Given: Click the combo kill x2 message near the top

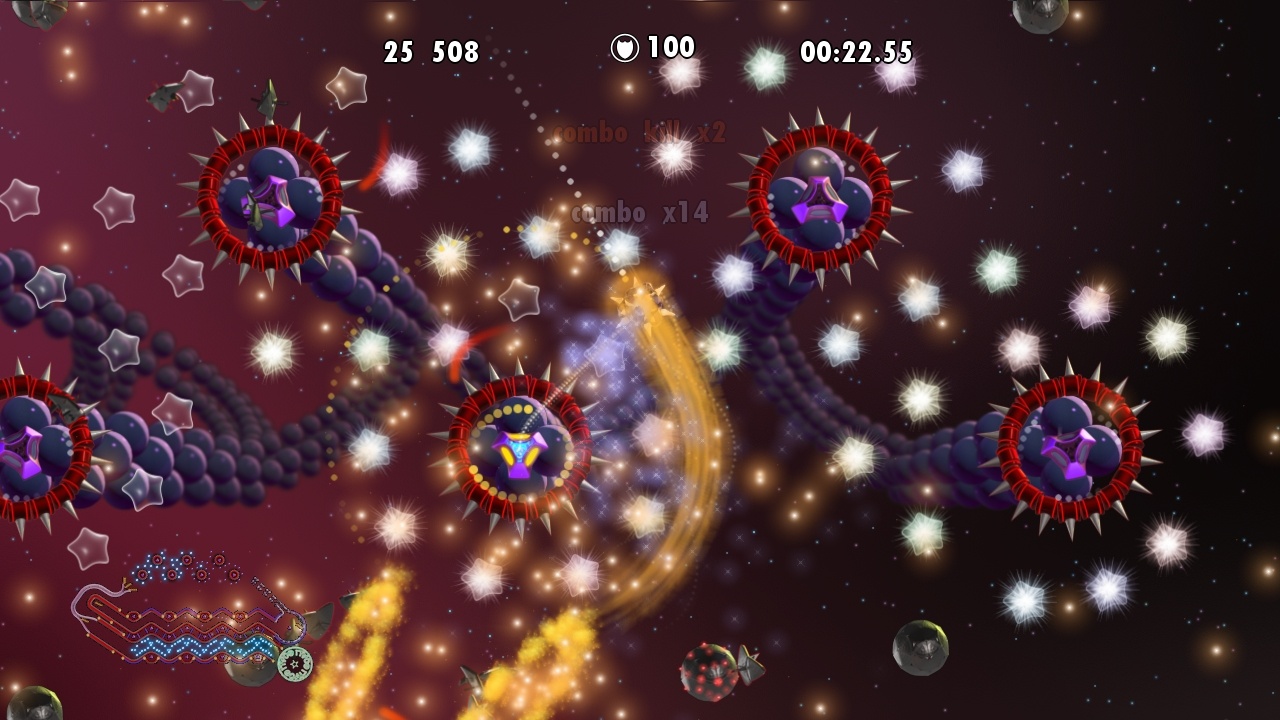Looking at the screenshot, I should [637, 131].
